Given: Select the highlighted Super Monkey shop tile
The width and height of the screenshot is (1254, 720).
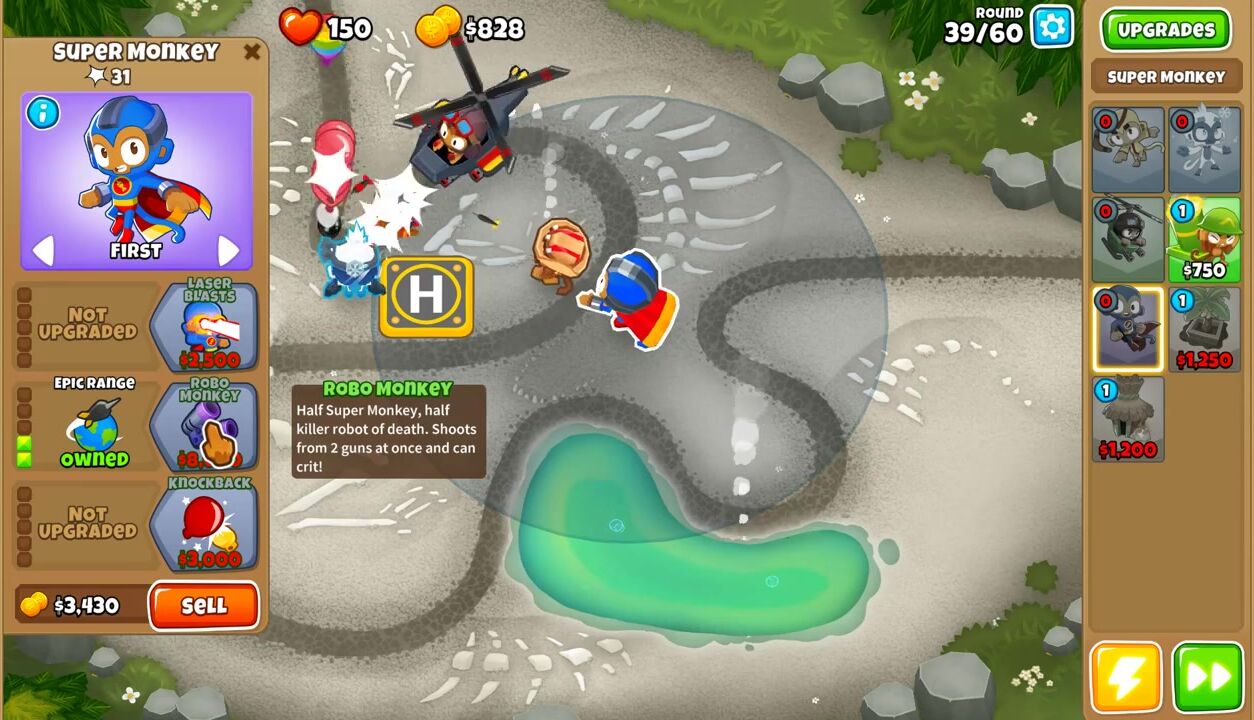Looking at the screenshot, I should [x=1127, y=329].
